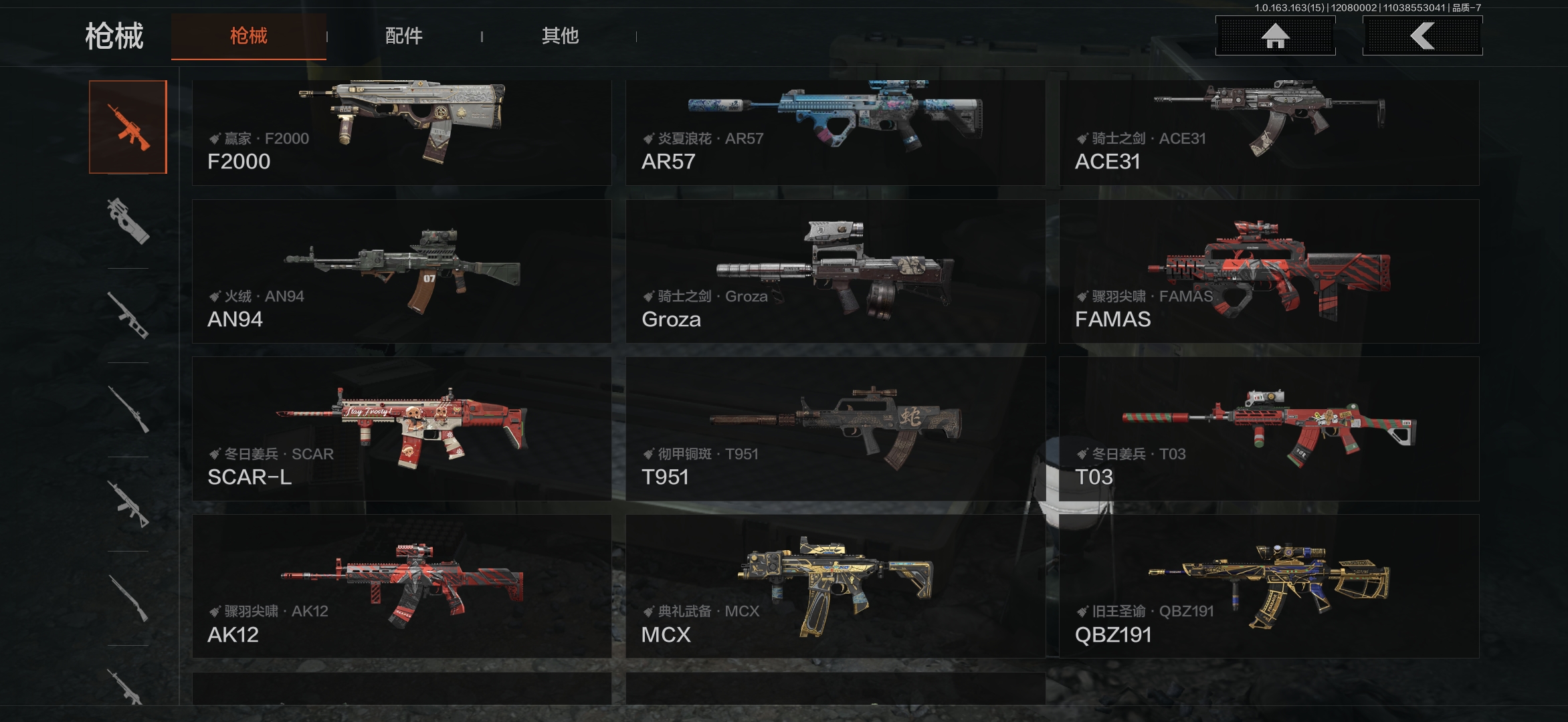The height and width of the screenshot is (722, 1568).
Task: Pick the ACE31 weapon card
Action: [x=1269, y=132]
